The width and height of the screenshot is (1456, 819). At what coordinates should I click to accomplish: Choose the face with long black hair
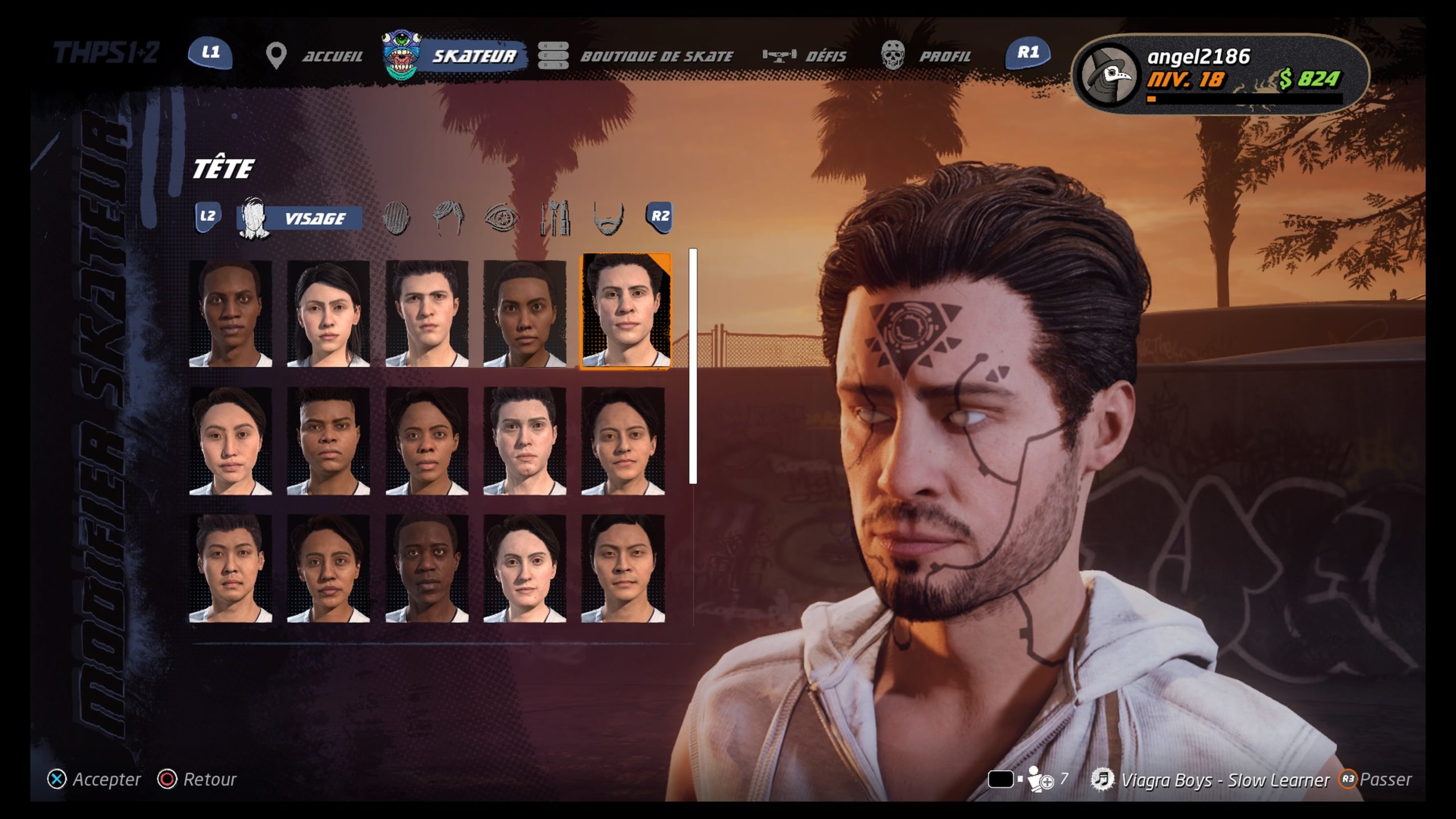point(328,314)
